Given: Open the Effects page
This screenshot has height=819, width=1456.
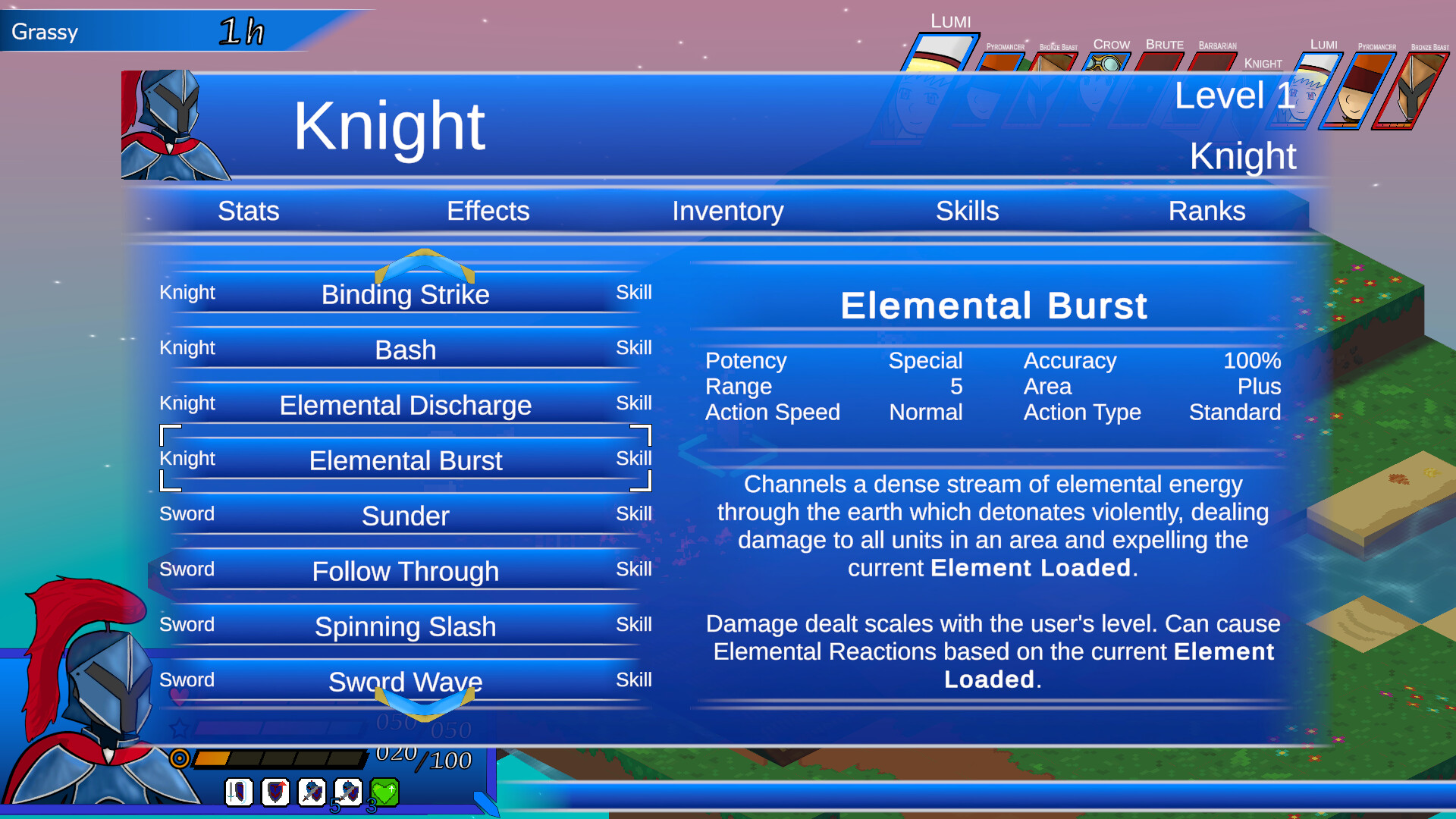Looking at the screenshot, I should pos(488,211).
